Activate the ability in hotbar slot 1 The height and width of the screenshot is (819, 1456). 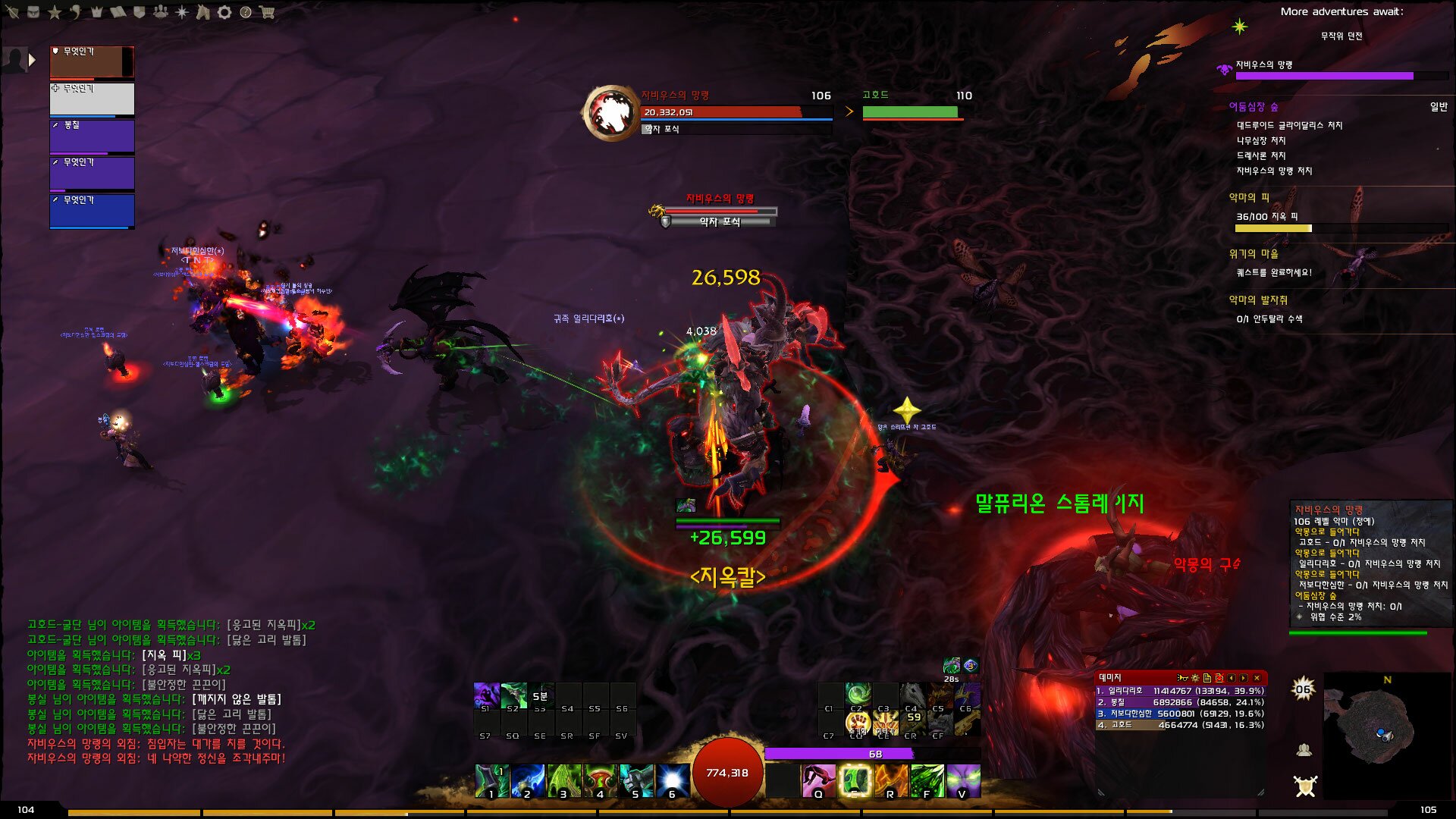tap(491, 781)
